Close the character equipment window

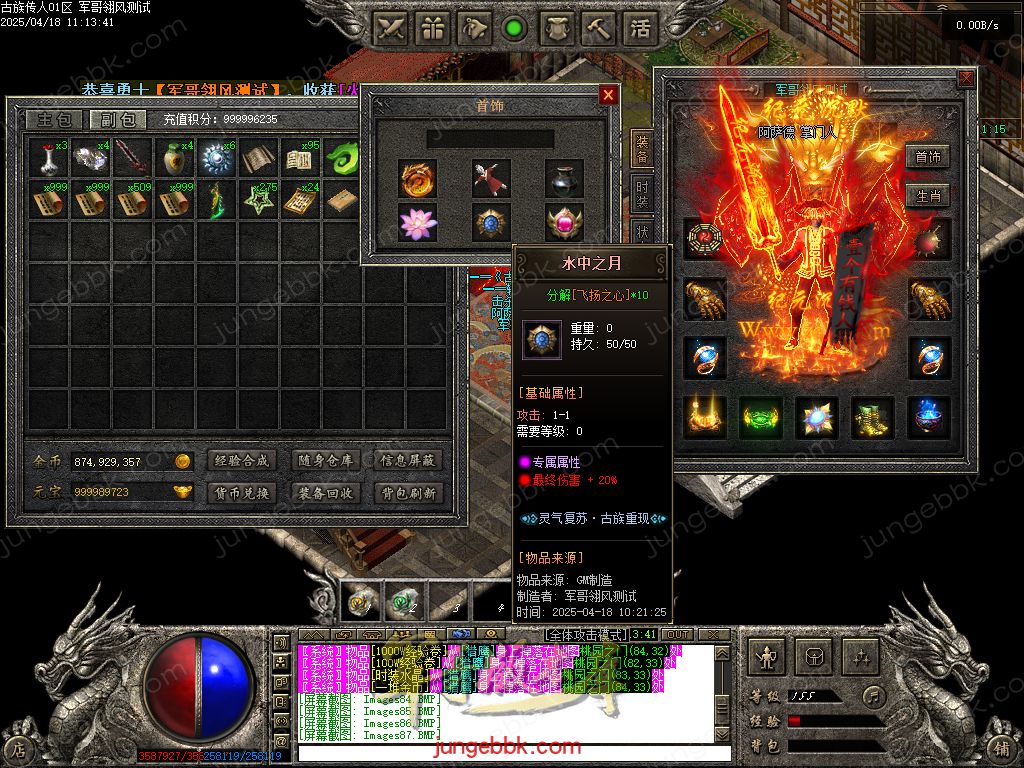[965, 78]
